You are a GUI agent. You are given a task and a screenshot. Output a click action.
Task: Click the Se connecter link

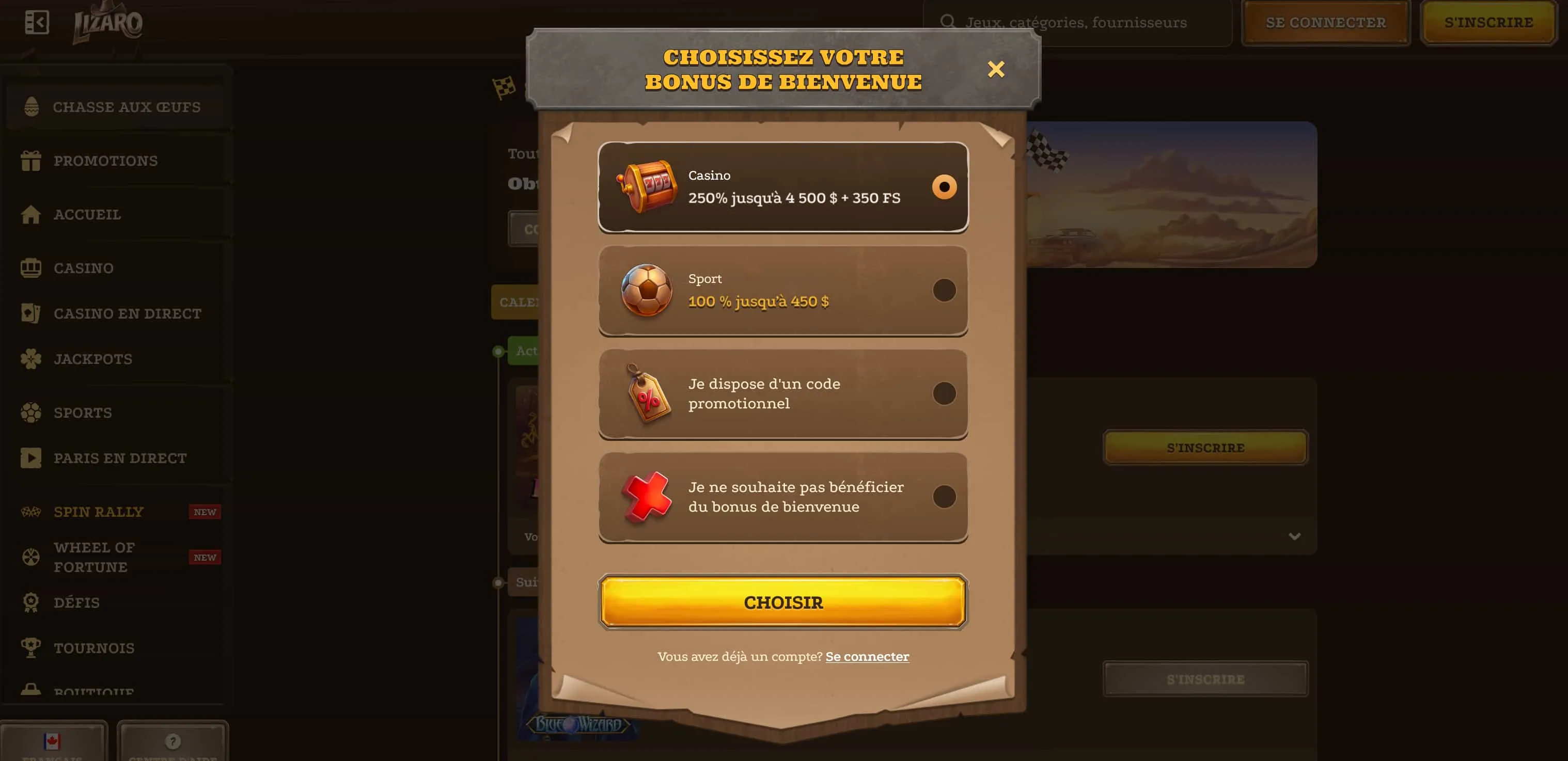867,656
